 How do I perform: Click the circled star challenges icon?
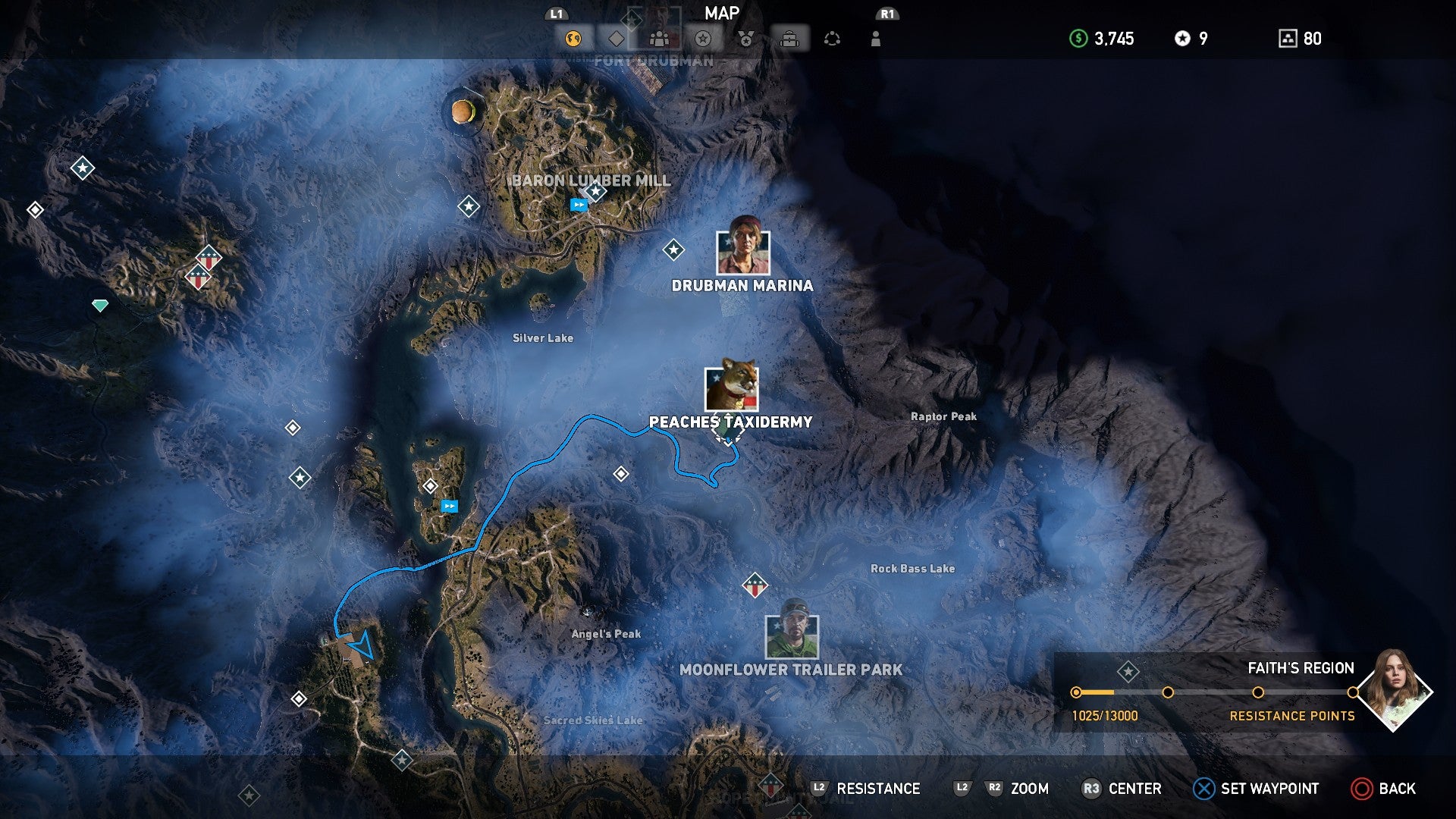pyautogui.click(x=702, y=38)
